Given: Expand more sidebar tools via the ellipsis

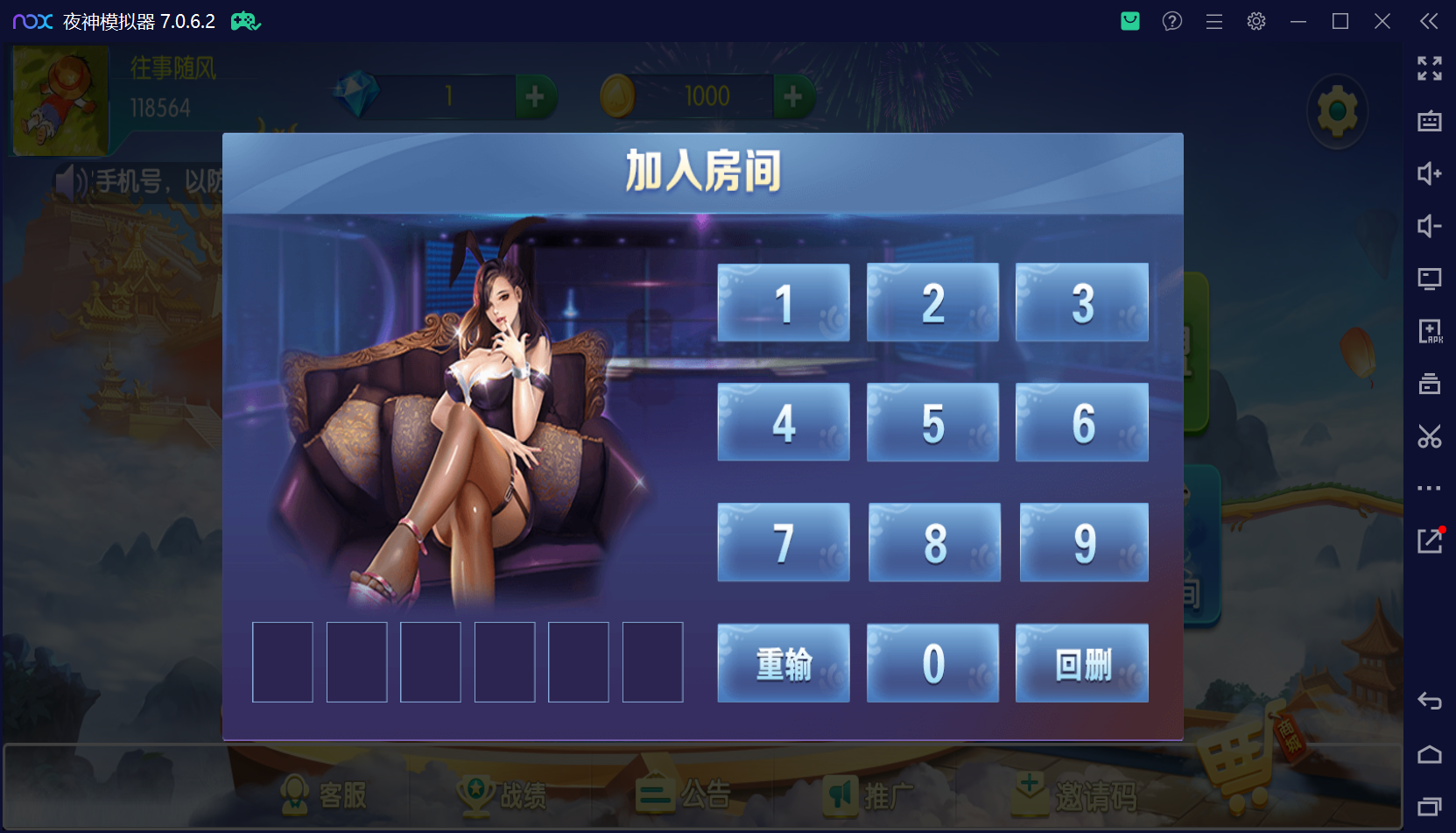Looking at the screenshot, I should (1430, 488).
